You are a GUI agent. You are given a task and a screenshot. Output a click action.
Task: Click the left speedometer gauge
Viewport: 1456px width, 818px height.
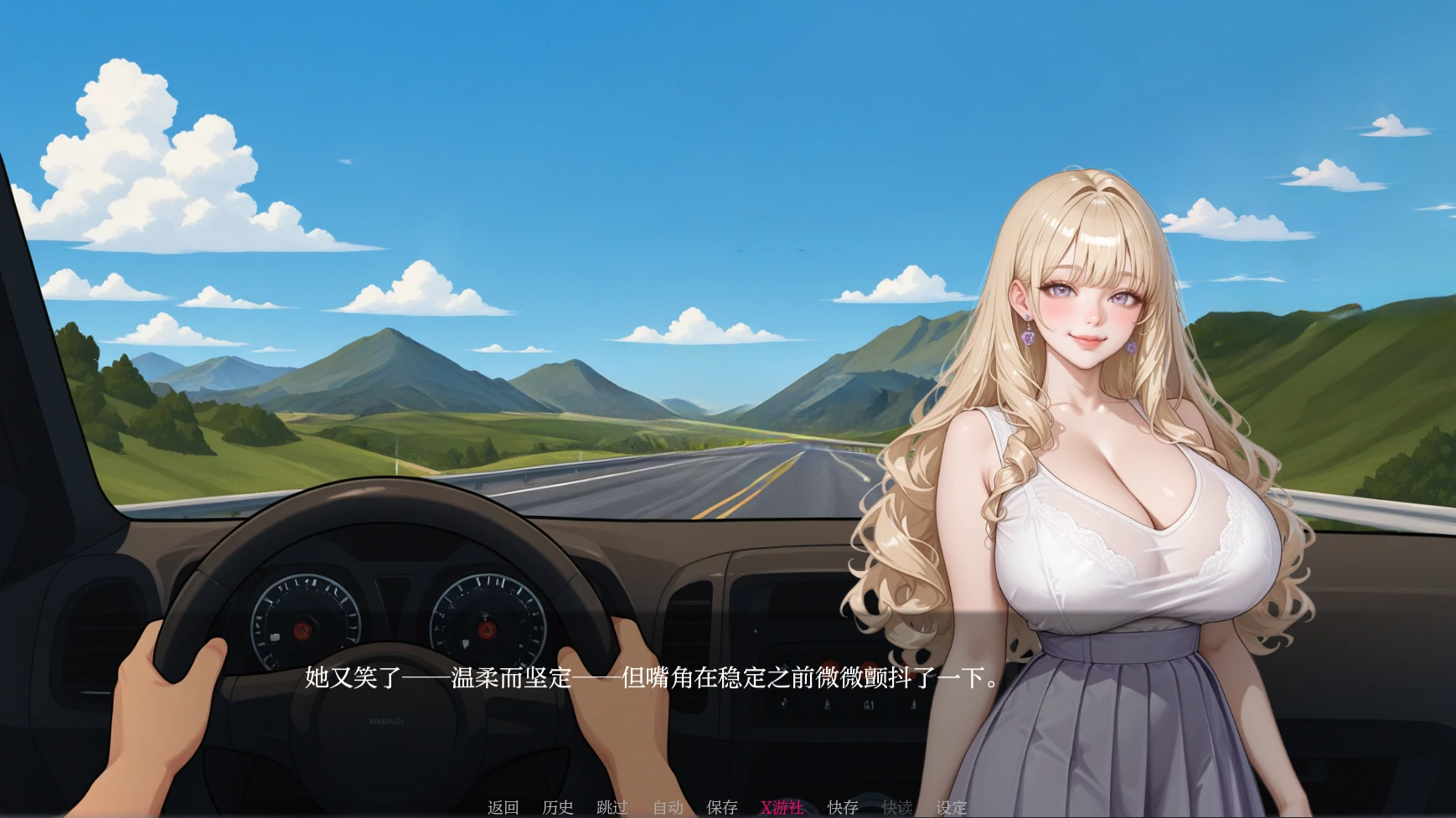click(x=302, y=628)
